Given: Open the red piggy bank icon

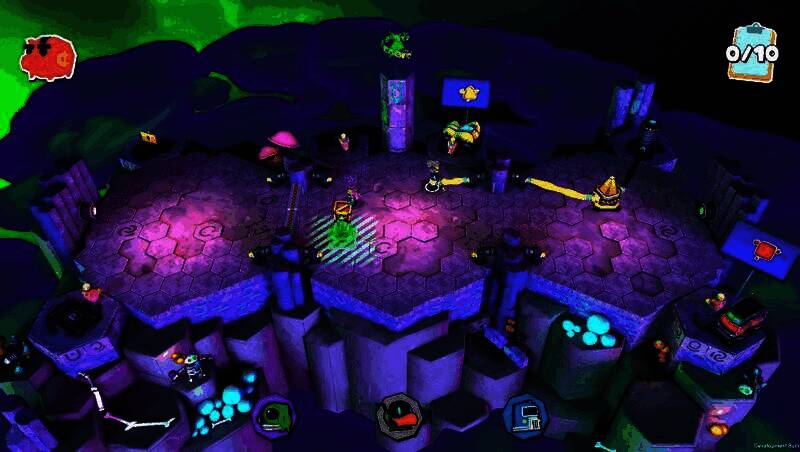Looking at the screenshot, I should click(x=48, y=58).
